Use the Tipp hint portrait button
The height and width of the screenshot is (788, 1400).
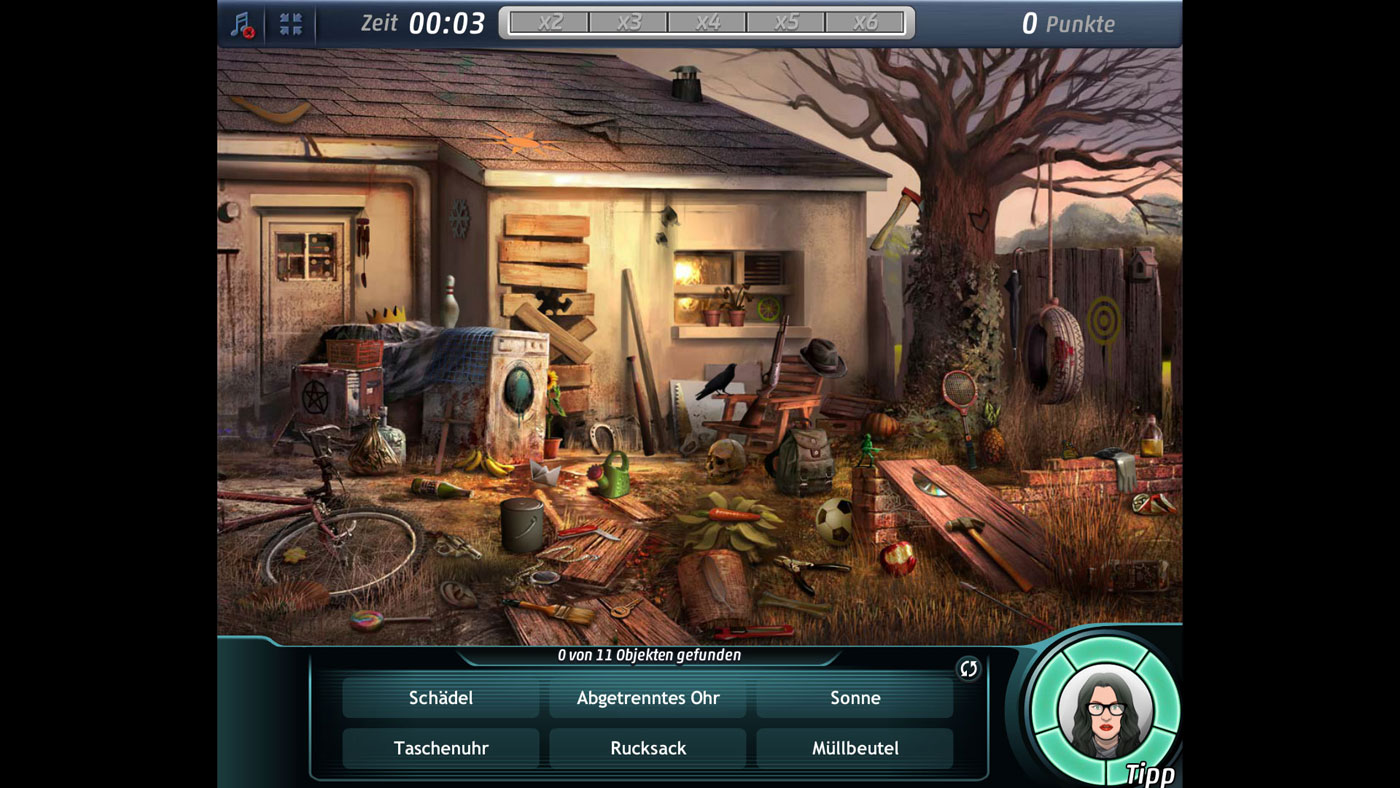tap(1105, 712)
